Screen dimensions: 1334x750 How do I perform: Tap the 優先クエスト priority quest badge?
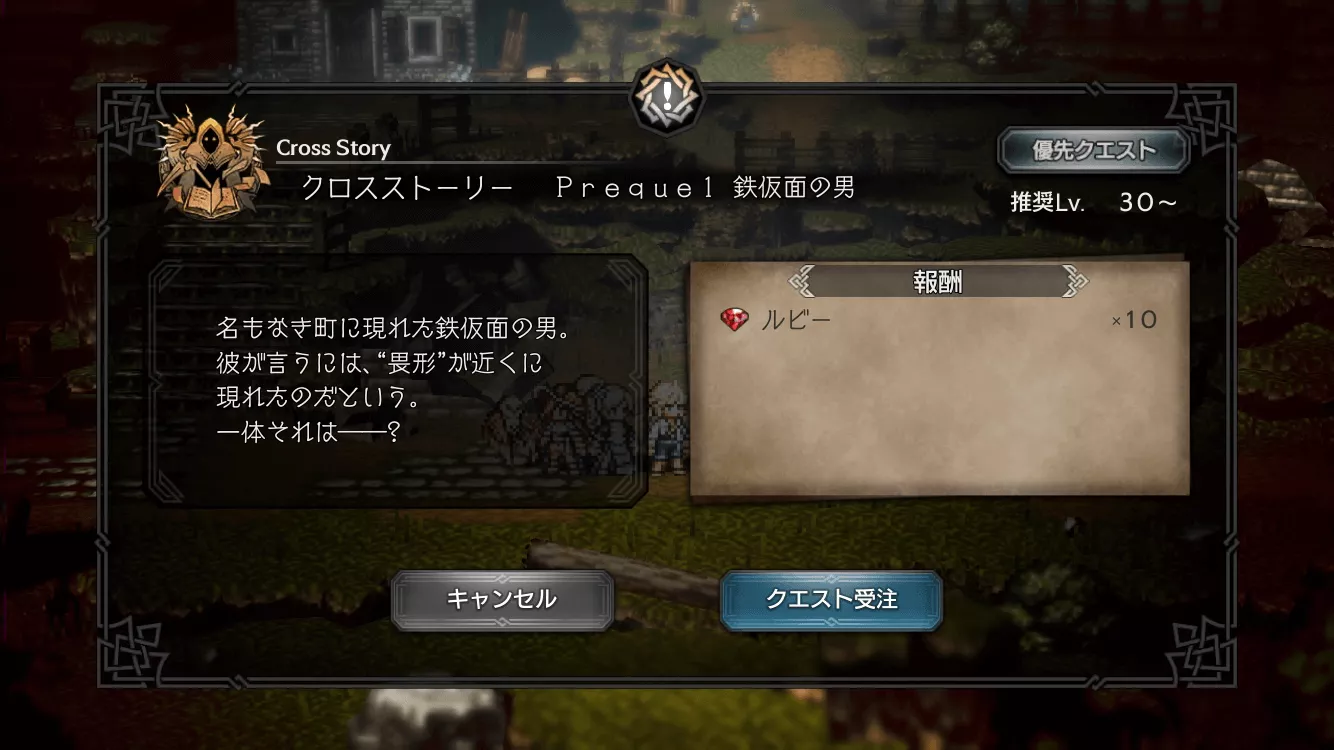pos(1093,148)
